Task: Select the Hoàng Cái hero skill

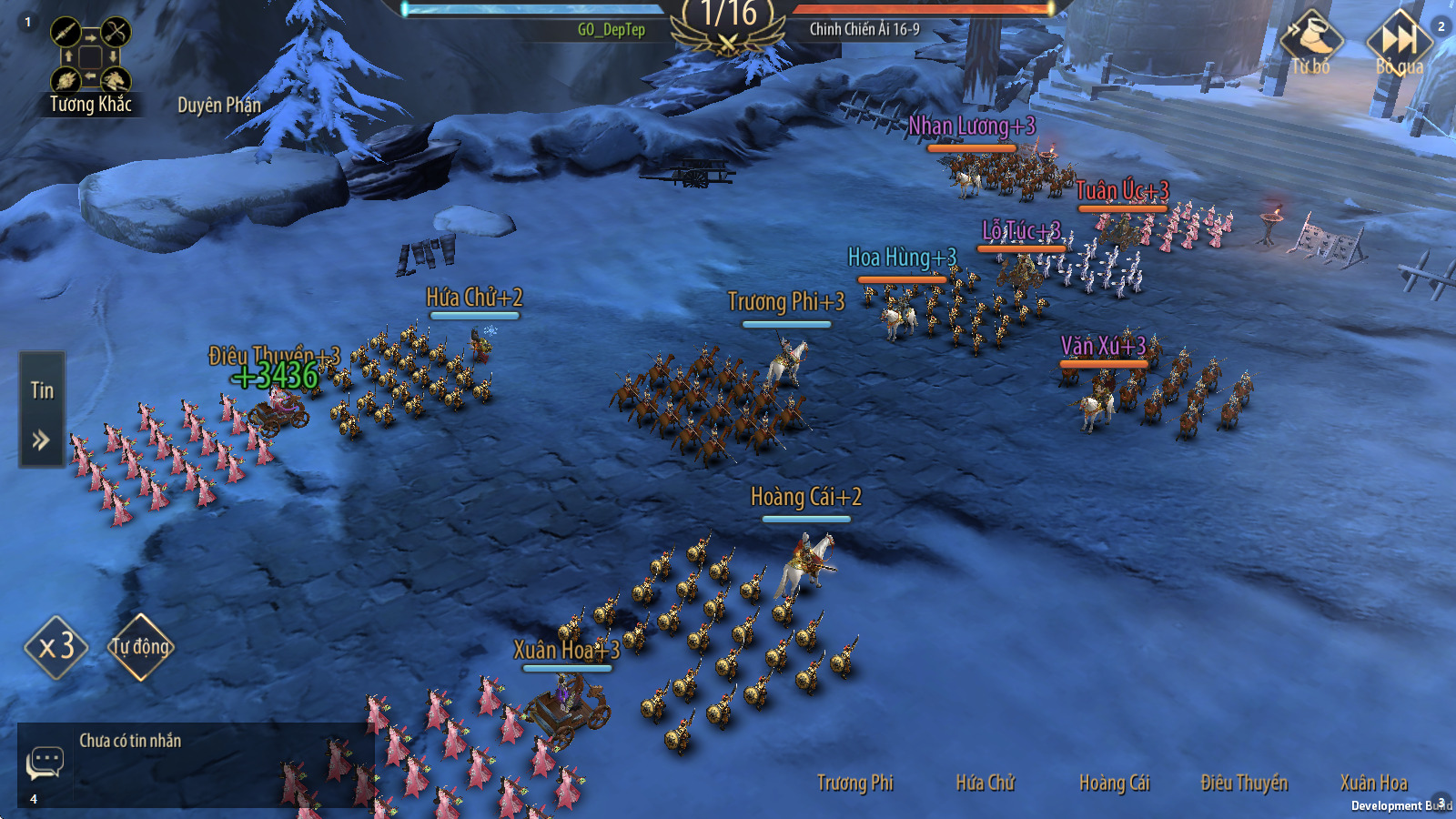Action: point(1114,783)
